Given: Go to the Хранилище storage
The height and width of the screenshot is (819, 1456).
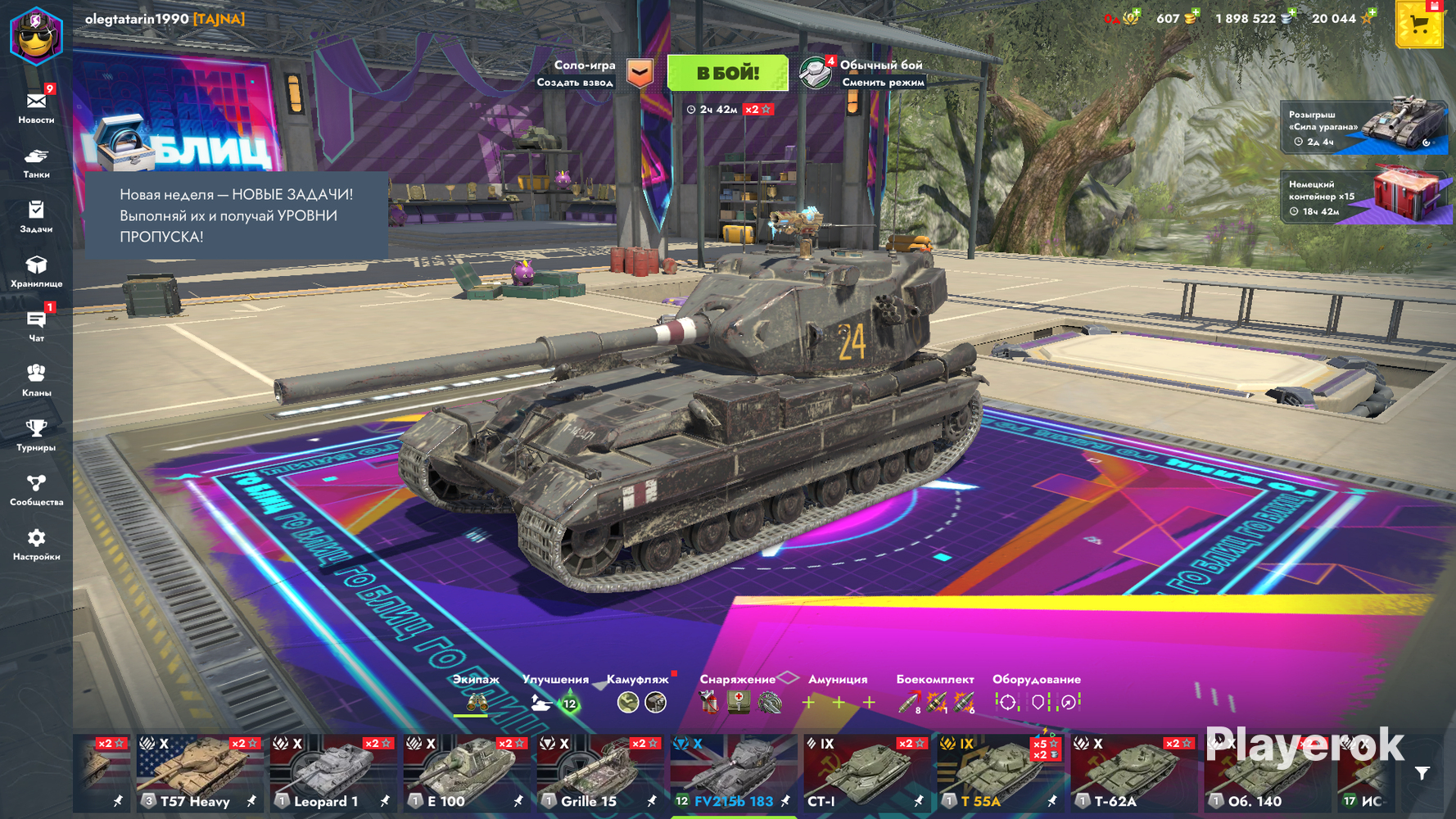Looking at the screenshot, I should pos(36,271).
